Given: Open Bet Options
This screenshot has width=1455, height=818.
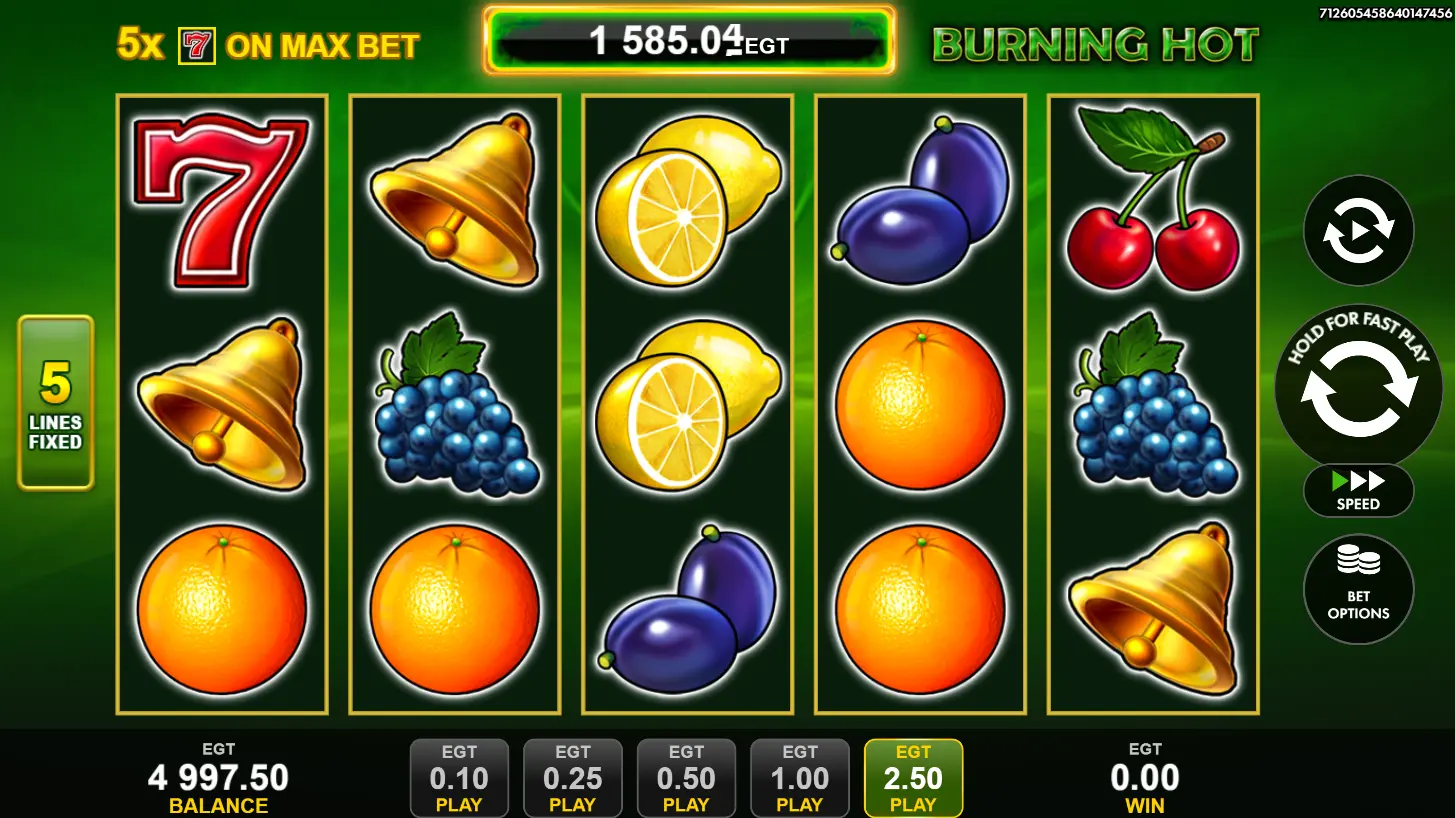Looking at the screenshot, I should 1358,589.
